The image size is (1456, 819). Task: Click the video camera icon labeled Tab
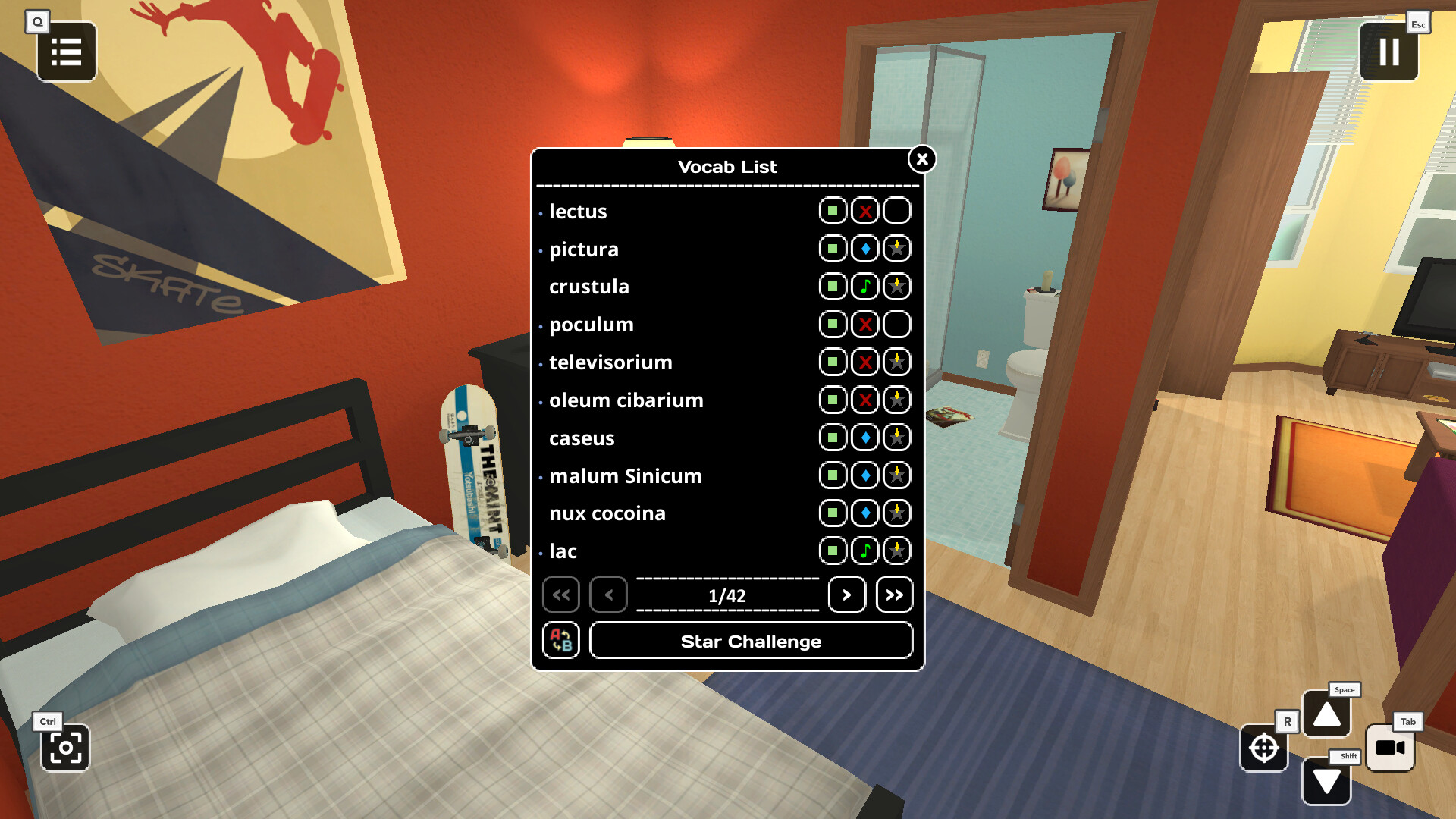1392,747
